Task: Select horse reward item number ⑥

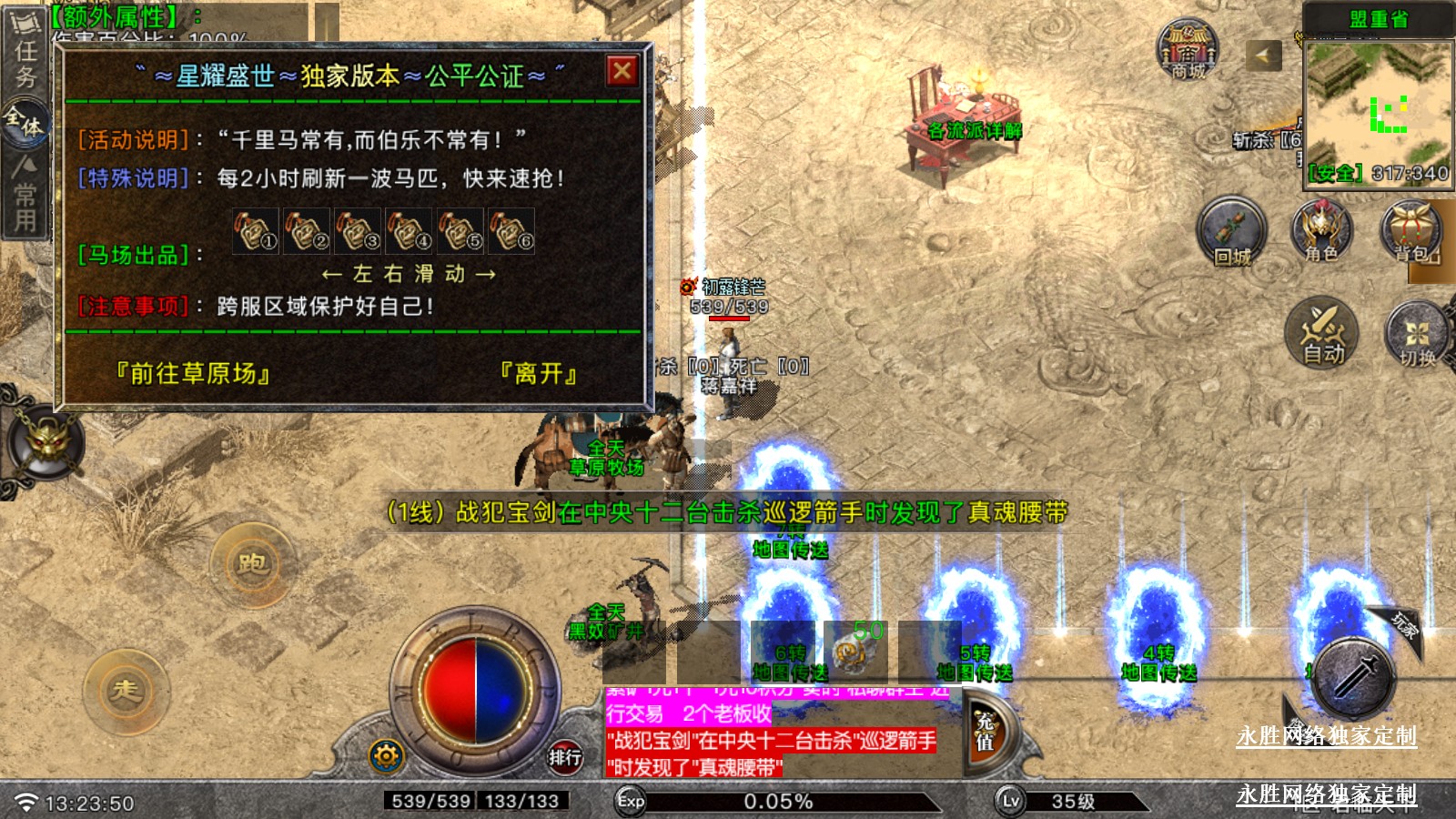Action: click(511, 231)
